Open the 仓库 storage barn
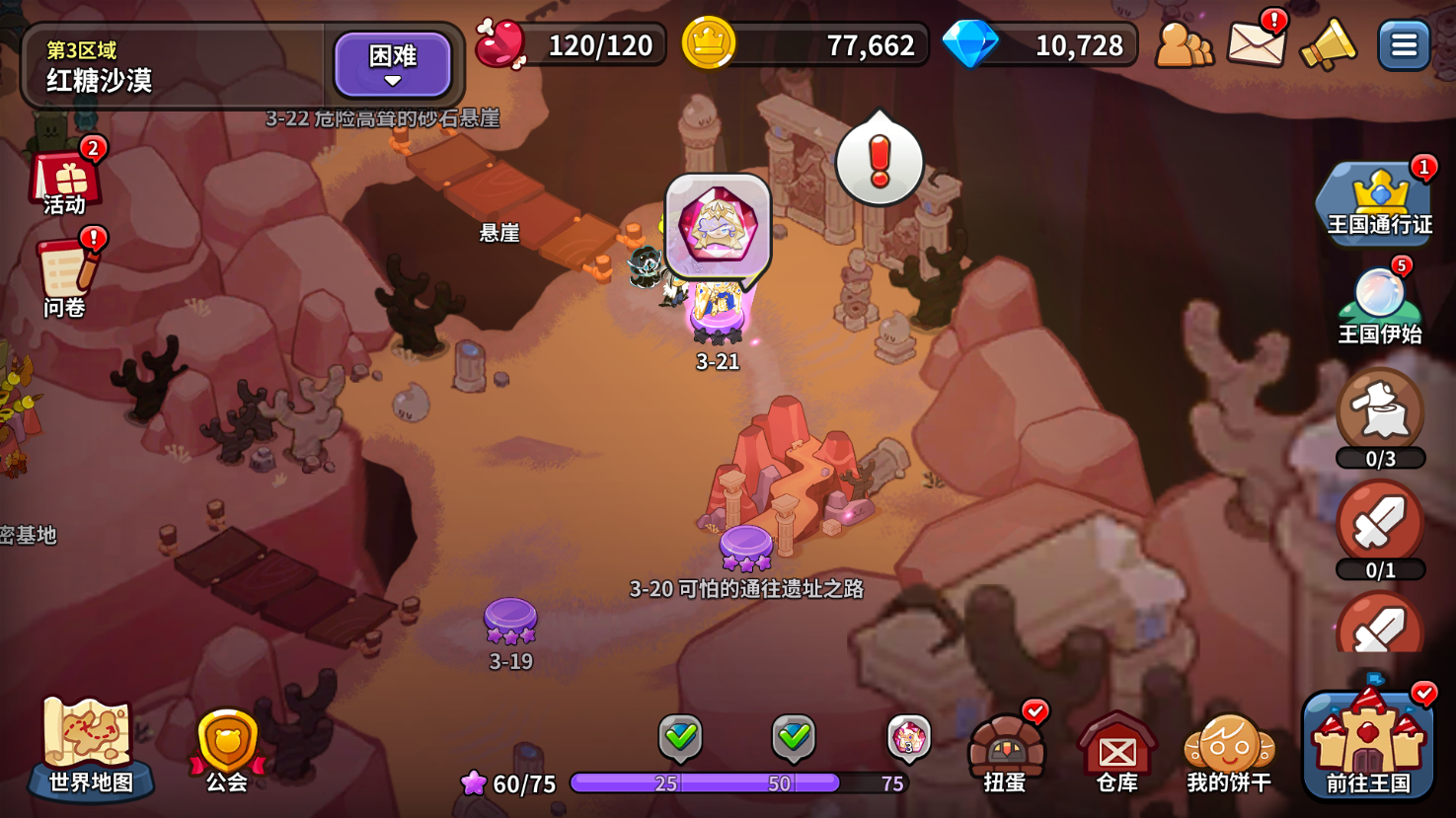1456x818 pixels. coord(1116,752)
